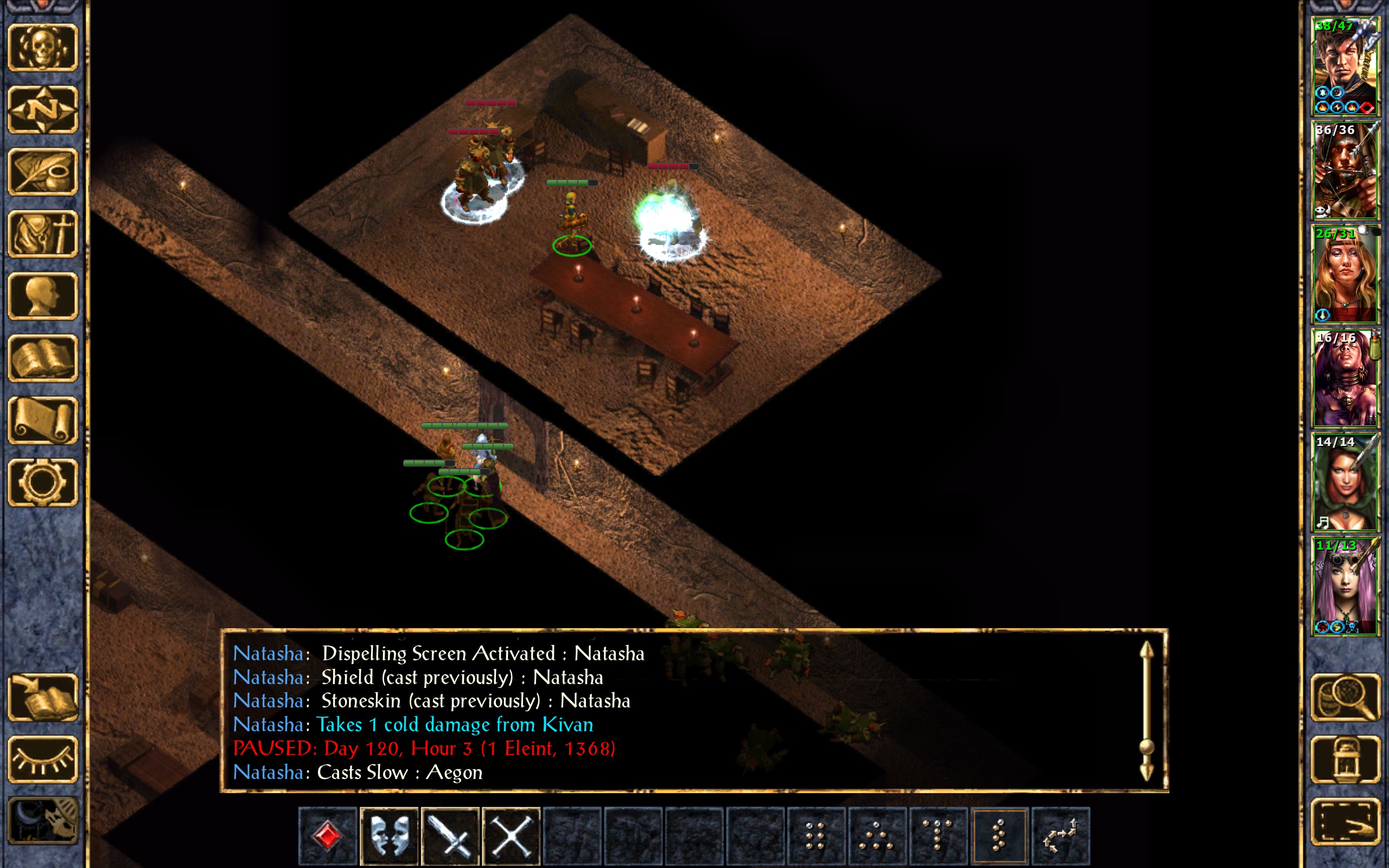Show the character record head icon
Screen dimensions: 1389x868
click(x=42, y=296)
